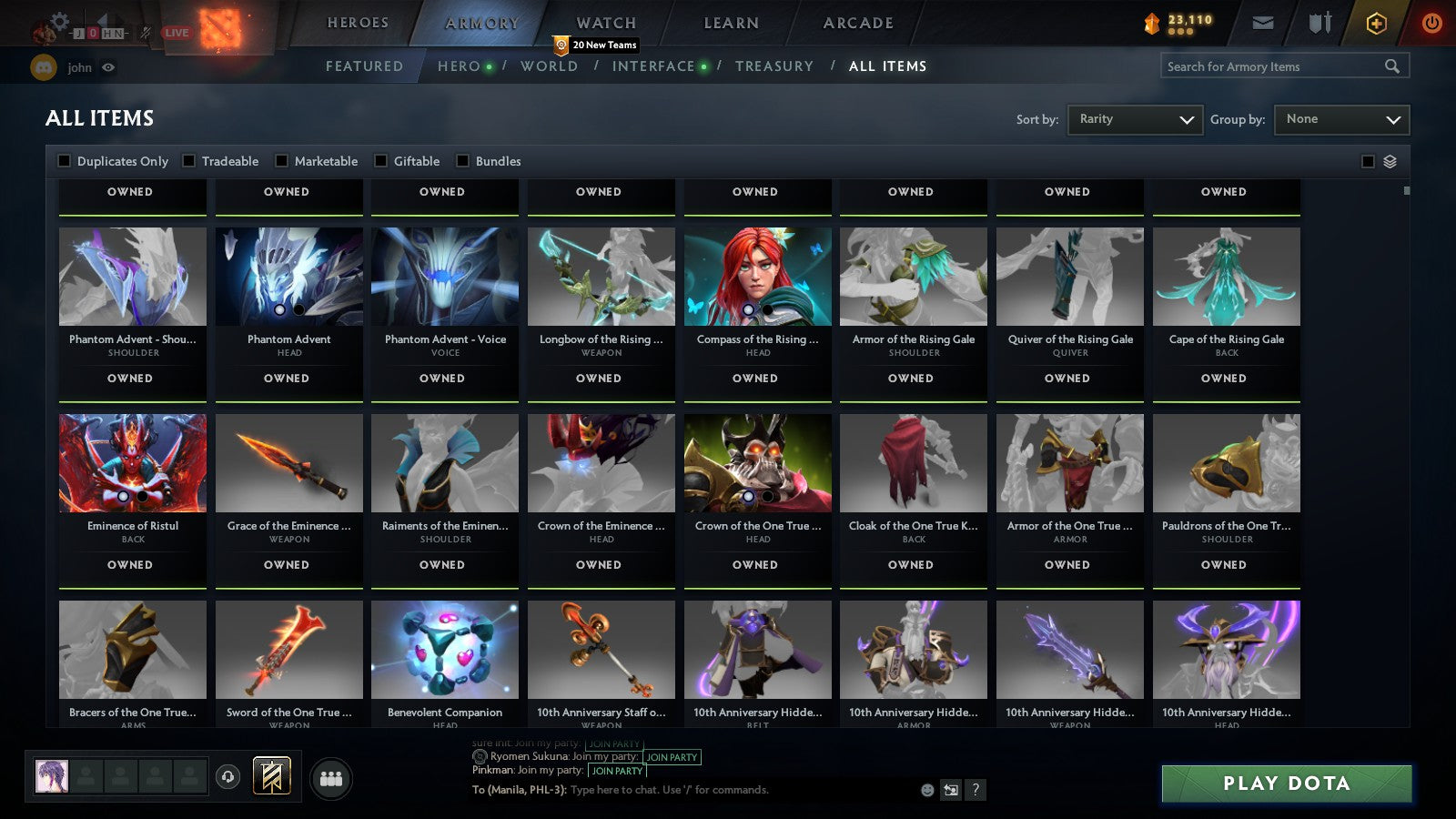1456x819 pixels.
Task: Open the Sort by Rarity dropdown
Action: click(x=1134, y=119)
